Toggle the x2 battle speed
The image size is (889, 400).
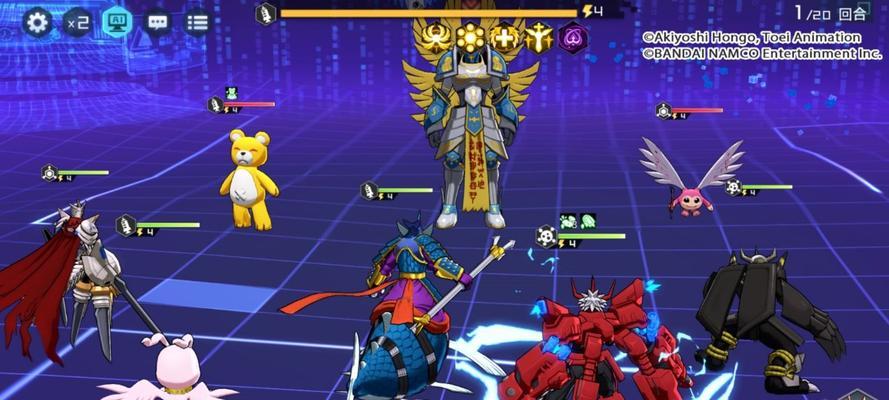(77, 21)
